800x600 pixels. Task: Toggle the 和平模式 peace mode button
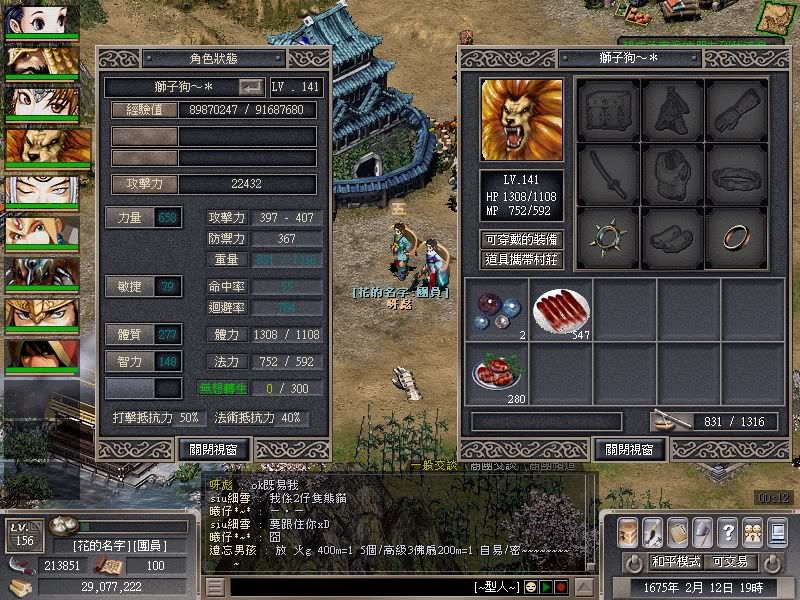(677, 562)
